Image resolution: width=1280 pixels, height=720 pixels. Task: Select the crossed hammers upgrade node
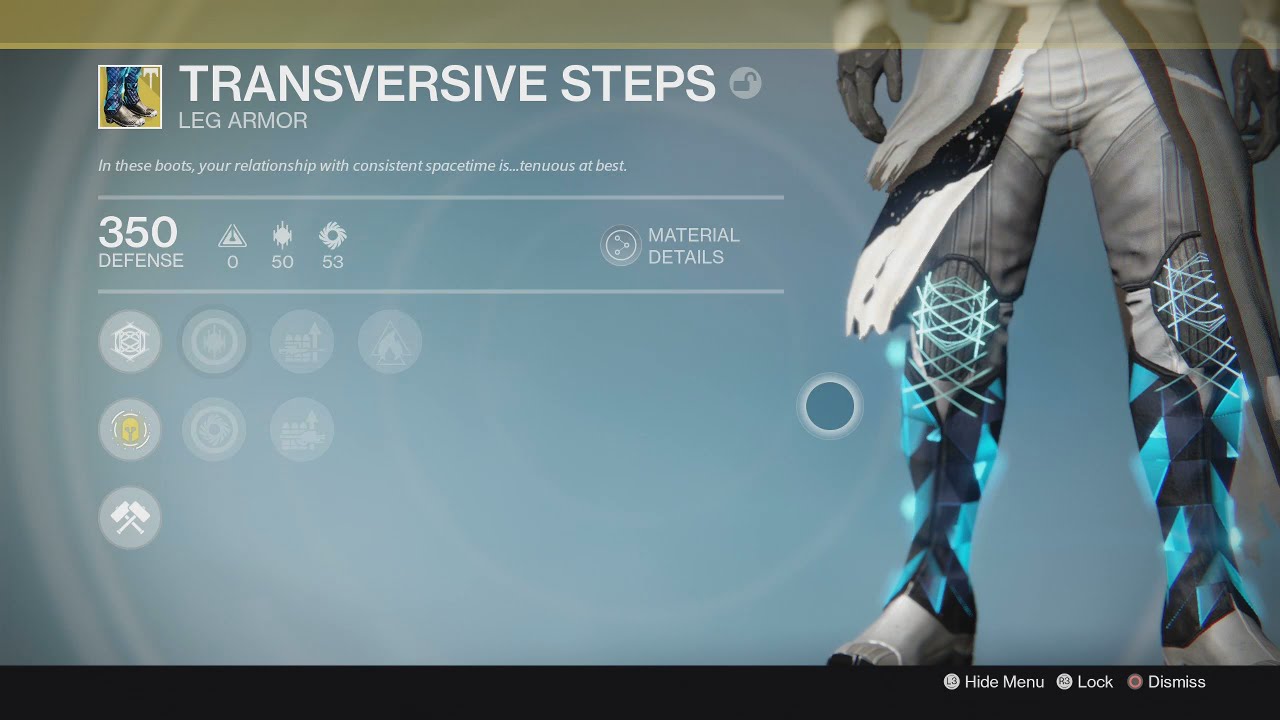coord(130,518)
